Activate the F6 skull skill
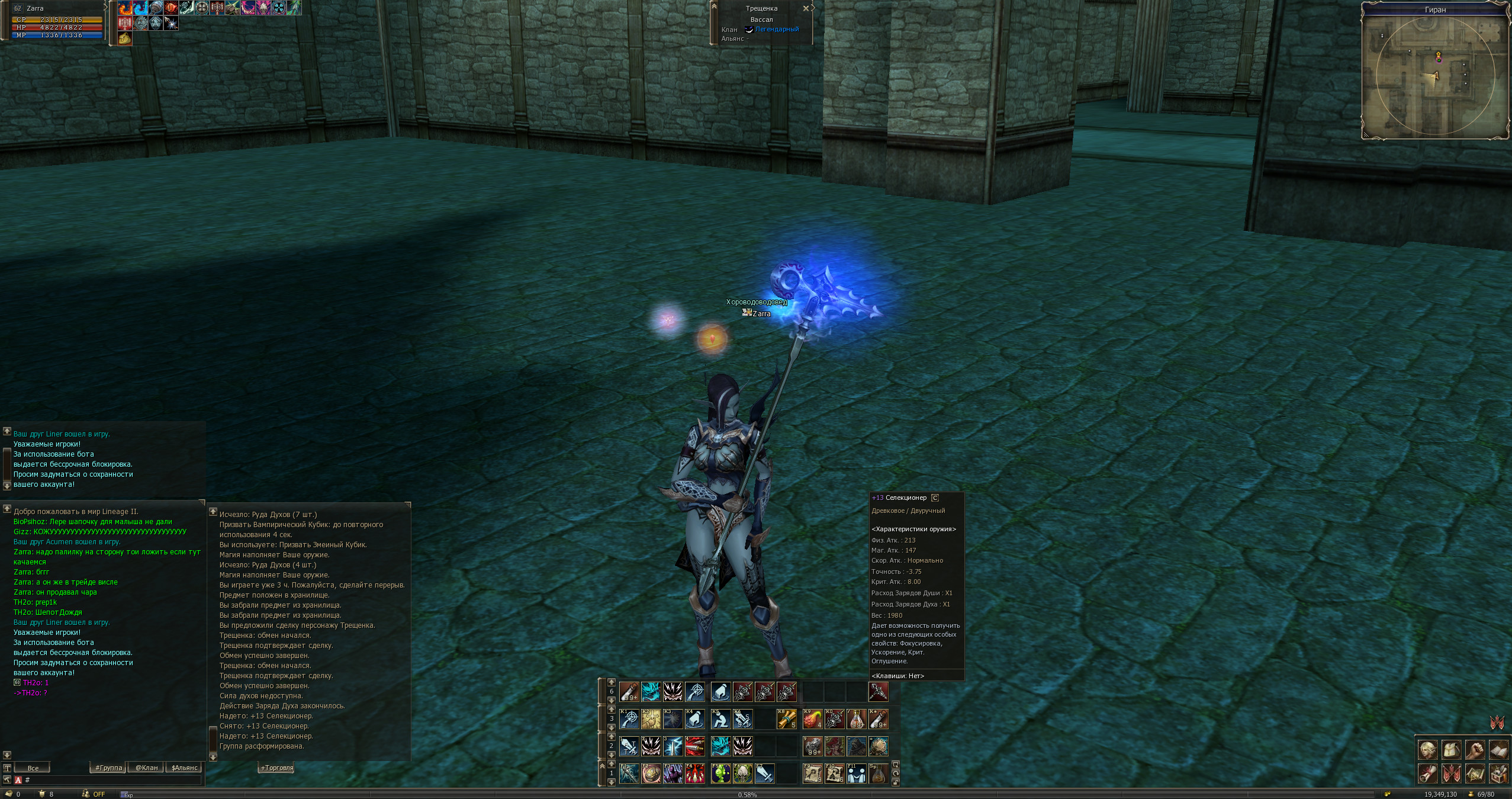The width and height of the screenshot is (1512, 799). point(742,774)
